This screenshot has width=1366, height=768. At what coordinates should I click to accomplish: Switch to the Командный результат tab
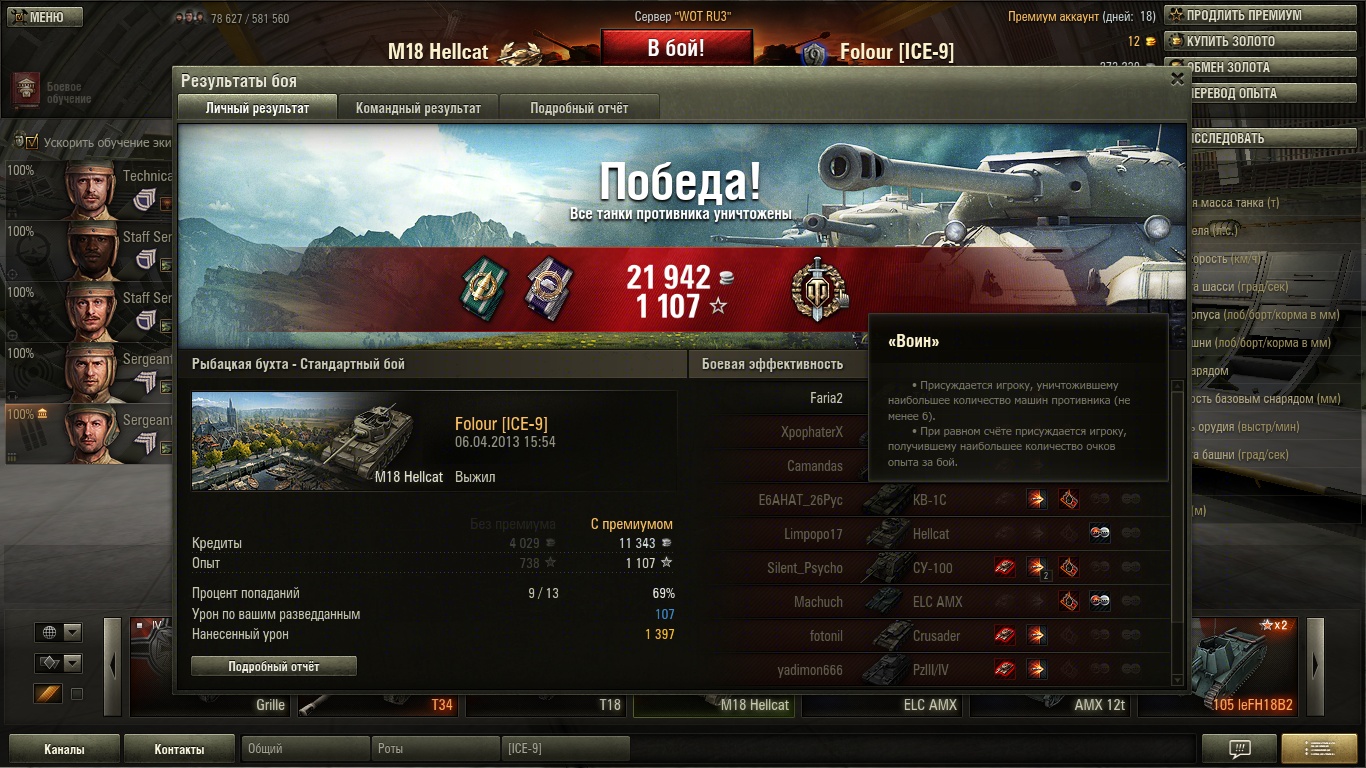click(418, 108)
